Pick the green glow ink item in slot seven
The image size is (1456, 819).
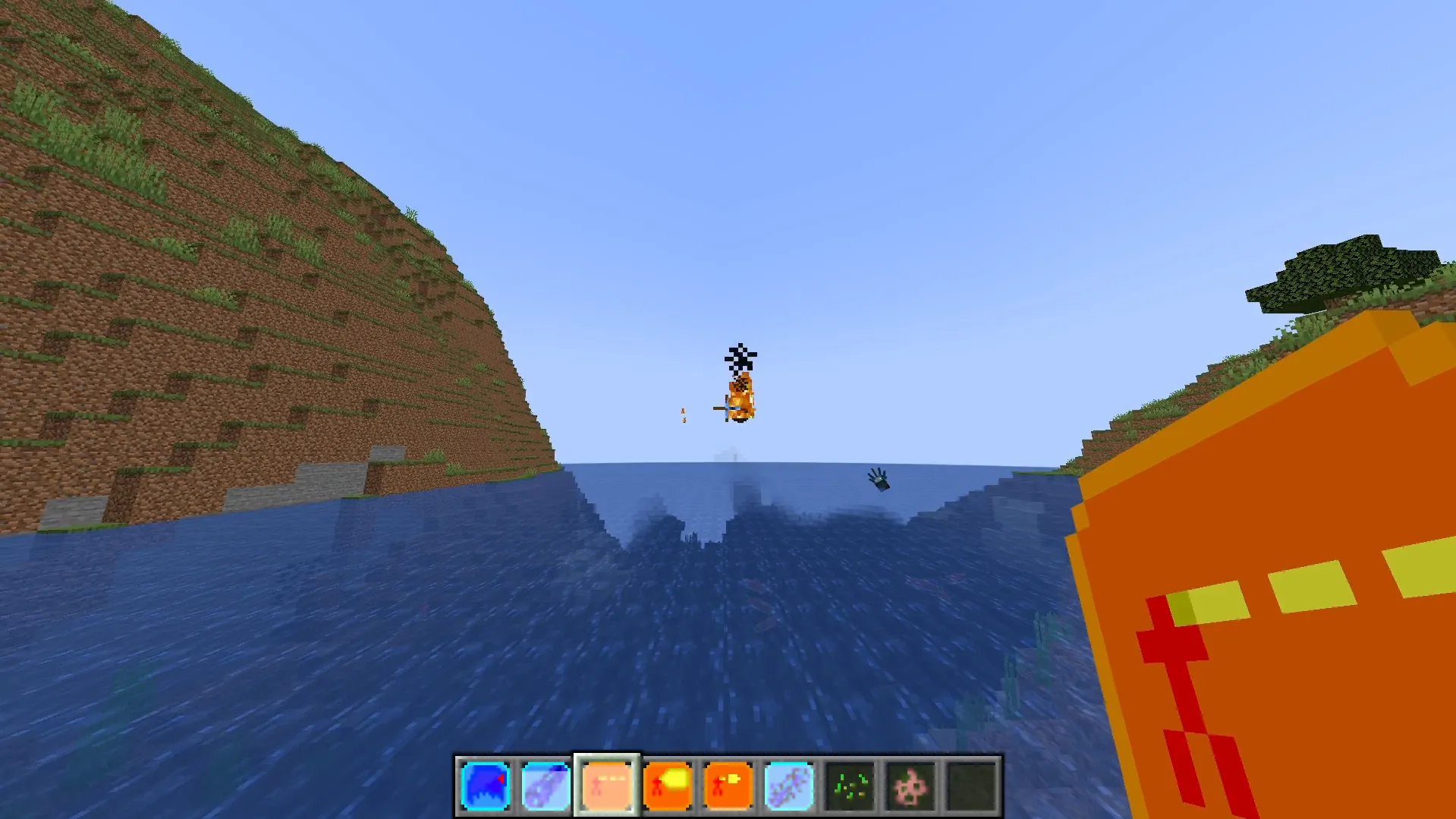(x=850, y=786)
